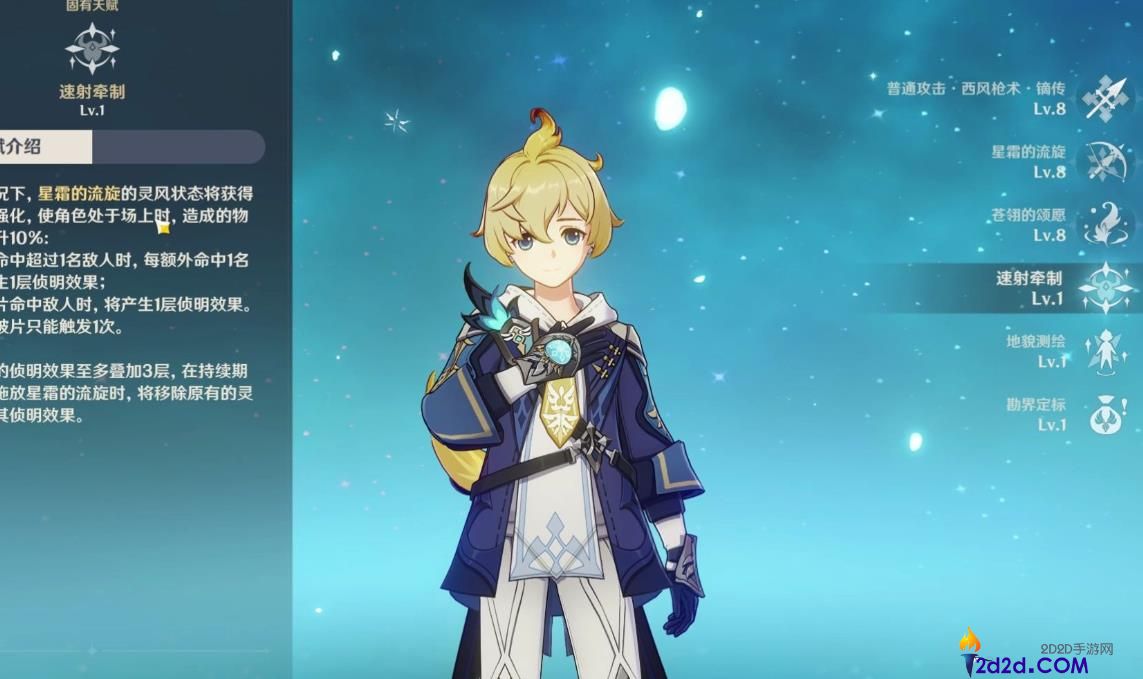
Task: Choose the 苍翎的颂愿 burst talent
Action: 1107,224
